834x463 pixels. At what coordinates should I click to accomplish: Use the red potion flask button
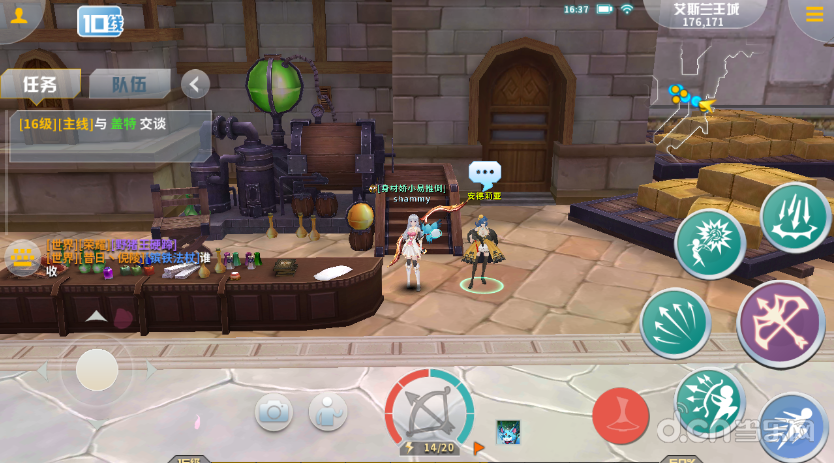621,415
